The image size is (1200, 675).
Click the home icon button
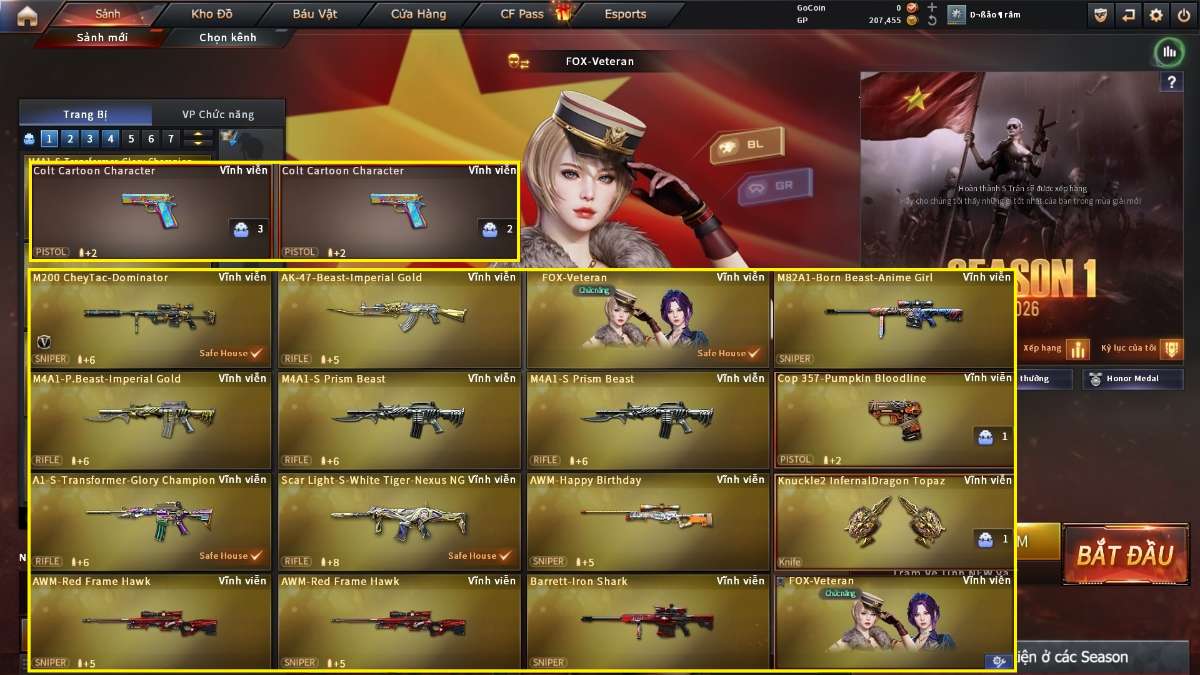tap(27, 15)
